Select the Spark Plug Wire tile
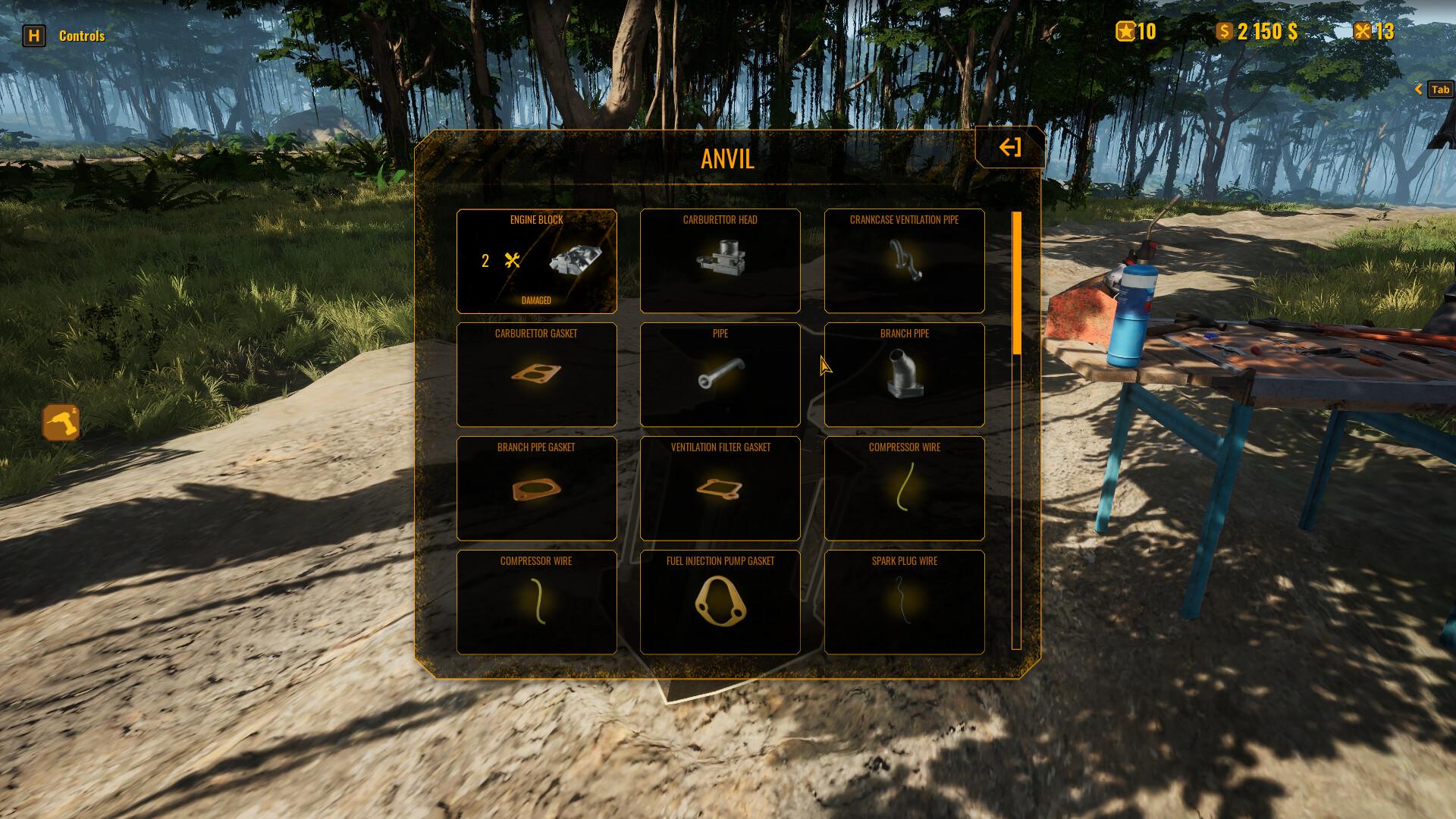The height and width of the screenshot is (819, 1456). pos(904,602)
